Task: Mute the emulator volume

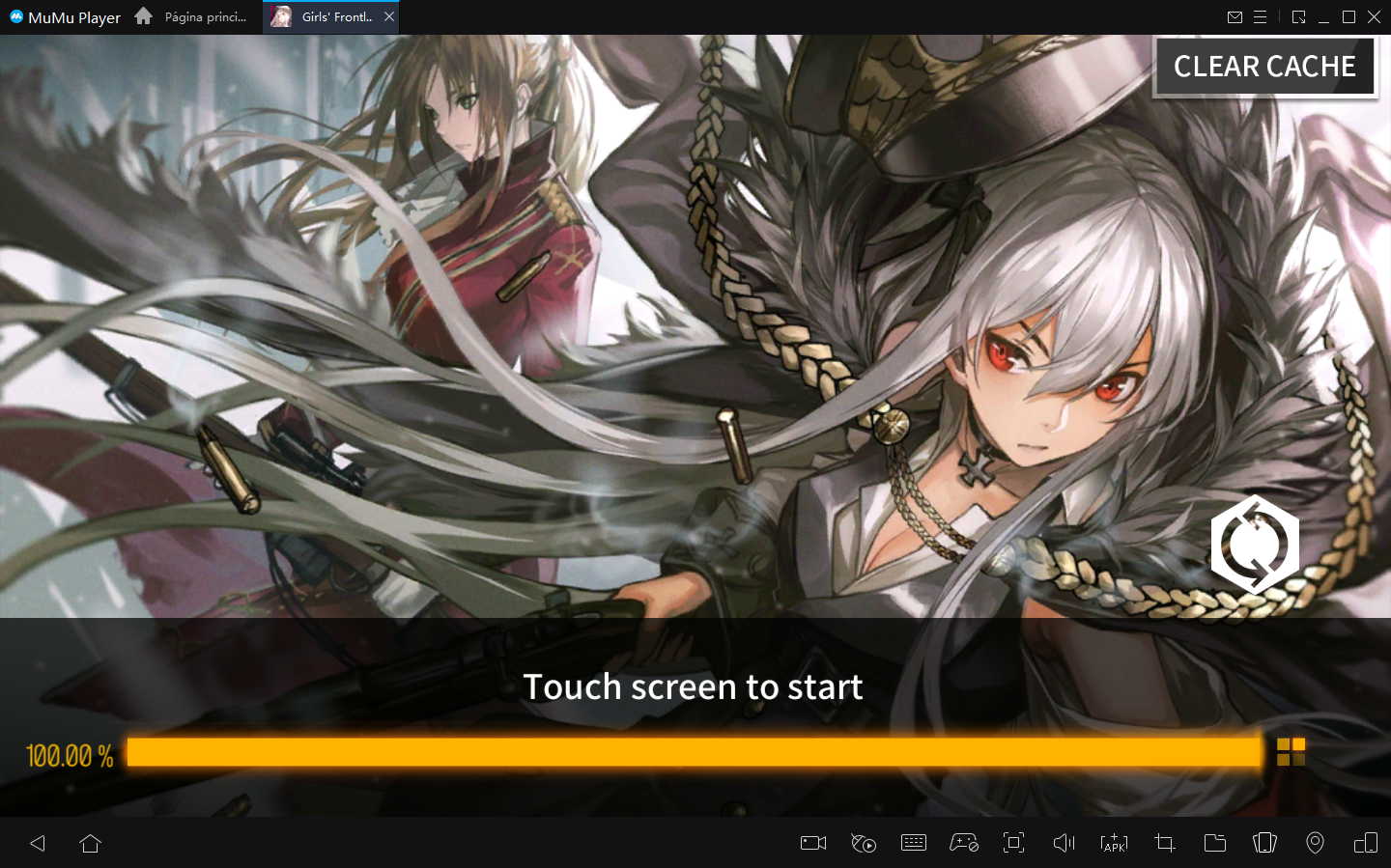Action: pos(1064,843)
